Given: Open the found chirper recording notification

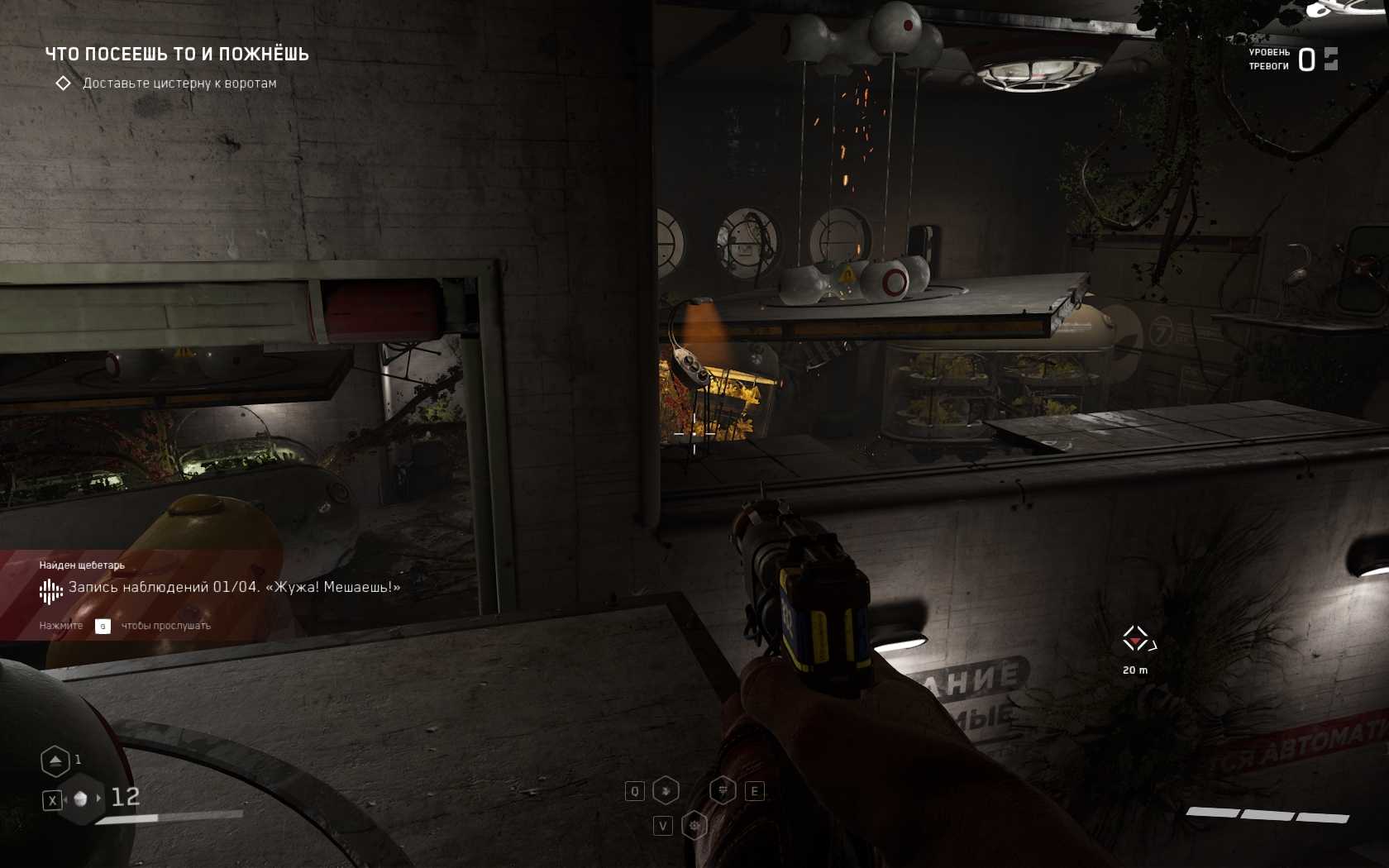Looking at the screenshot, I should [220, 588].
